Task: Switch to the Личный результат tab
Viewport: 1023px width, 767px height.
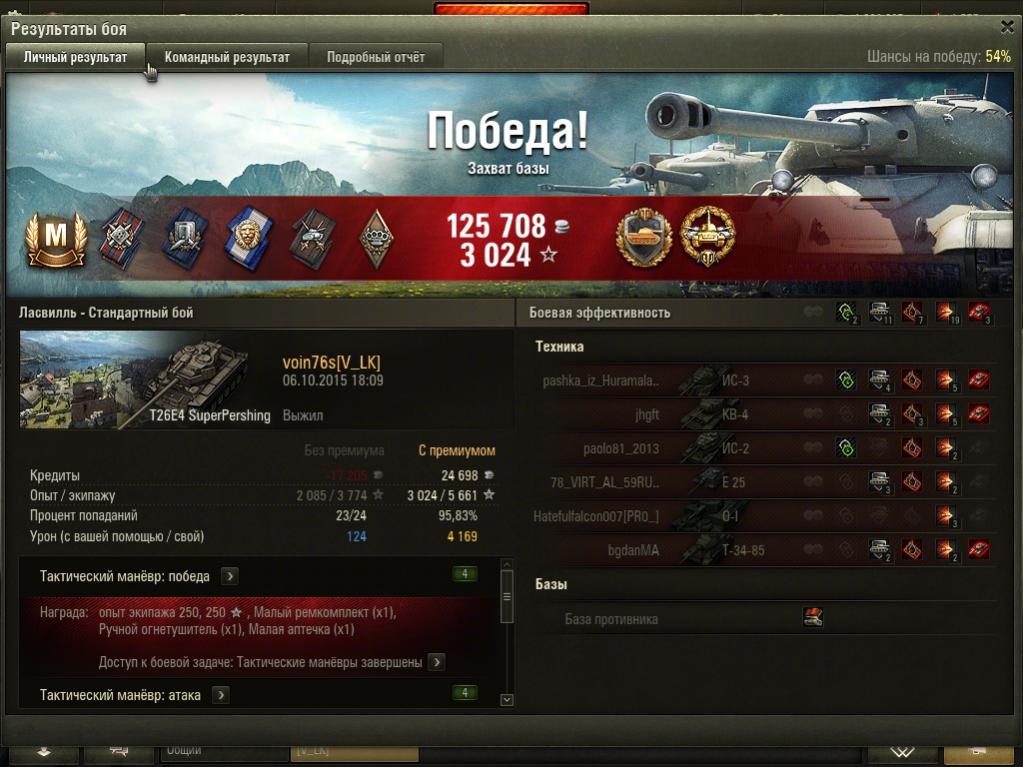Action: 75,57
